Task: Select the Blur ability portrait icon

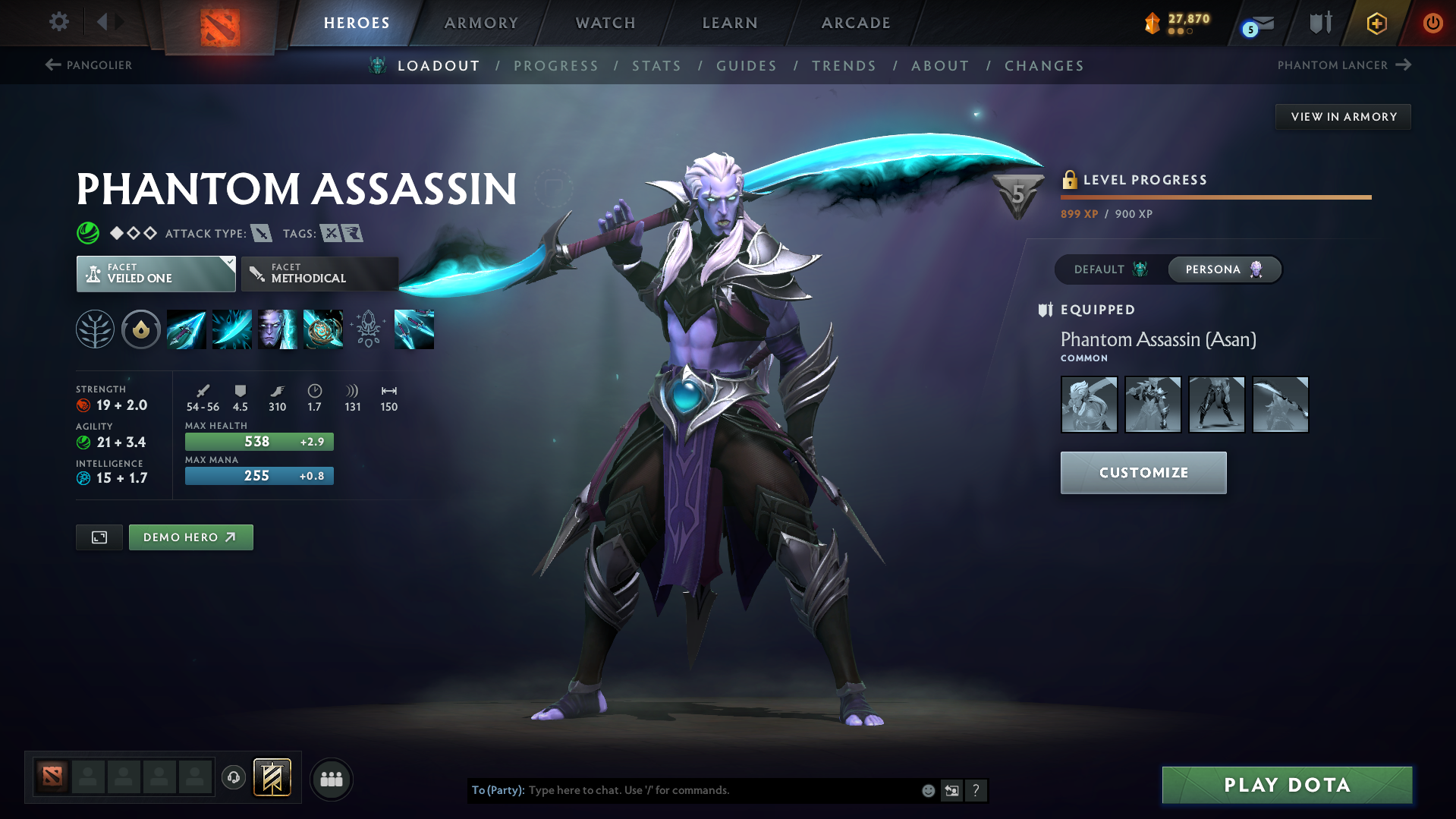Action: 278,329
